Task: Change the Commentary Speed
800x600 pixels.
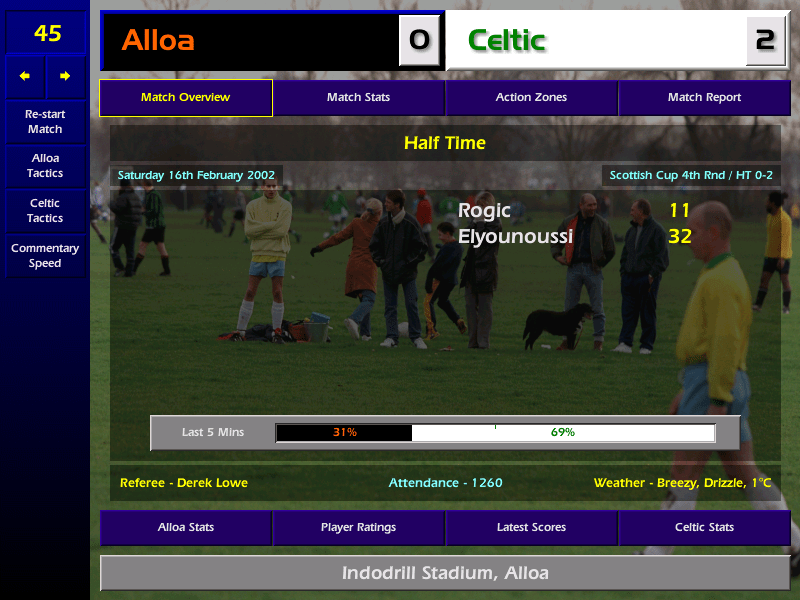Action: (45, 256)
